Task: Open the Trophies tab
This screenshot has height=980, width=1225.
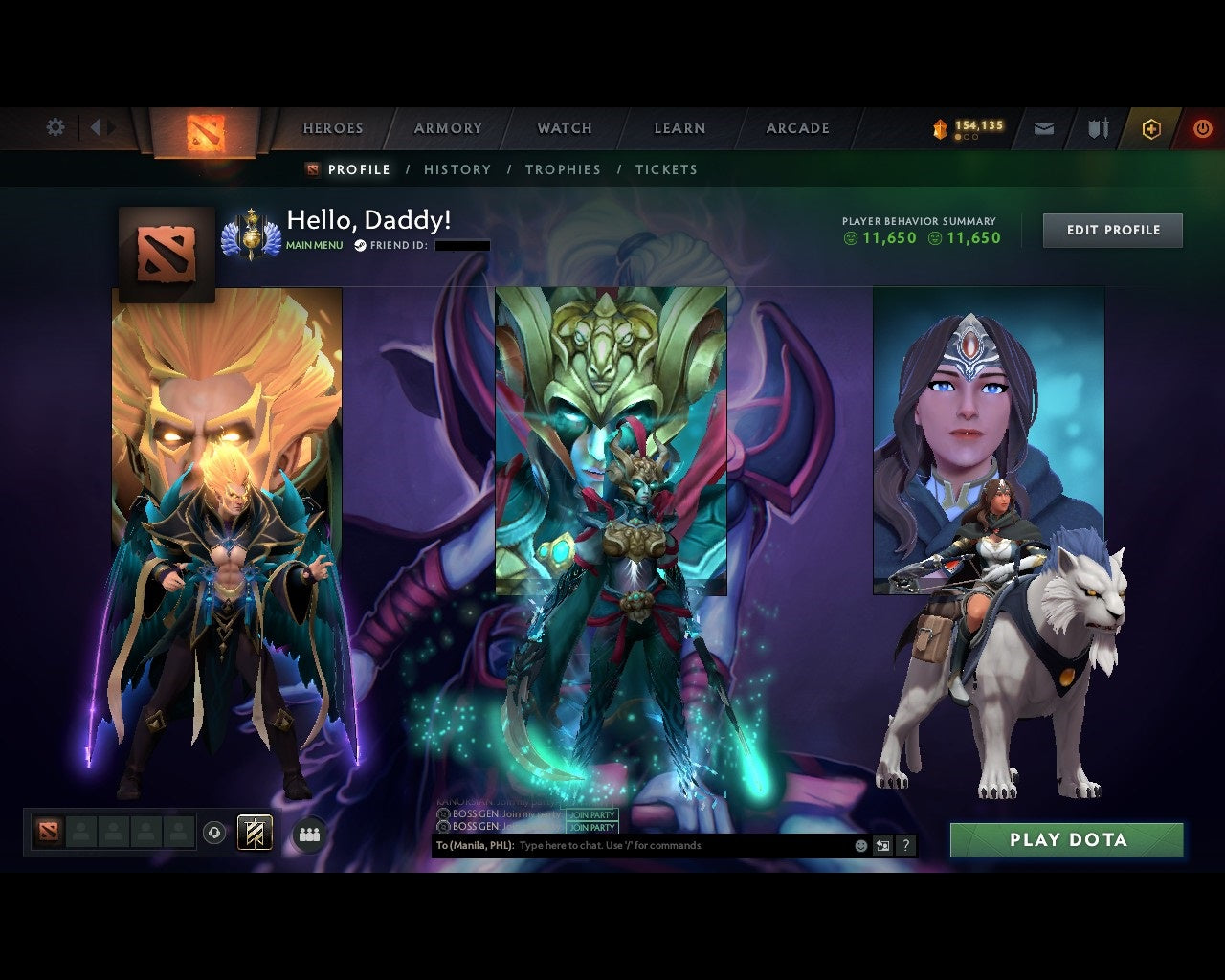Action: point(564,169)
